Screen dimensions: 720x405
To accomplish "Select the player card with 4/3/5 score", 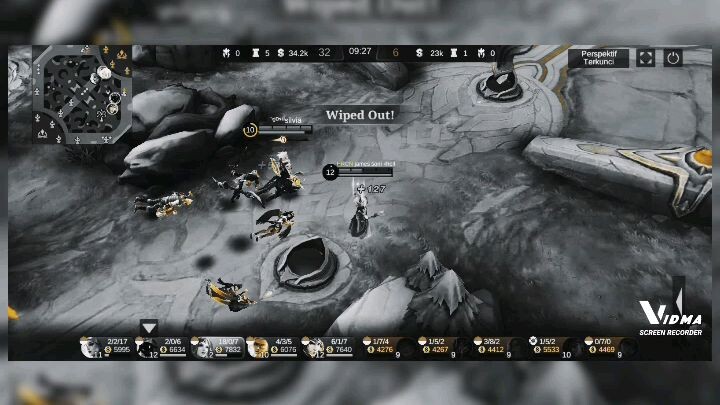I will 272,346.
